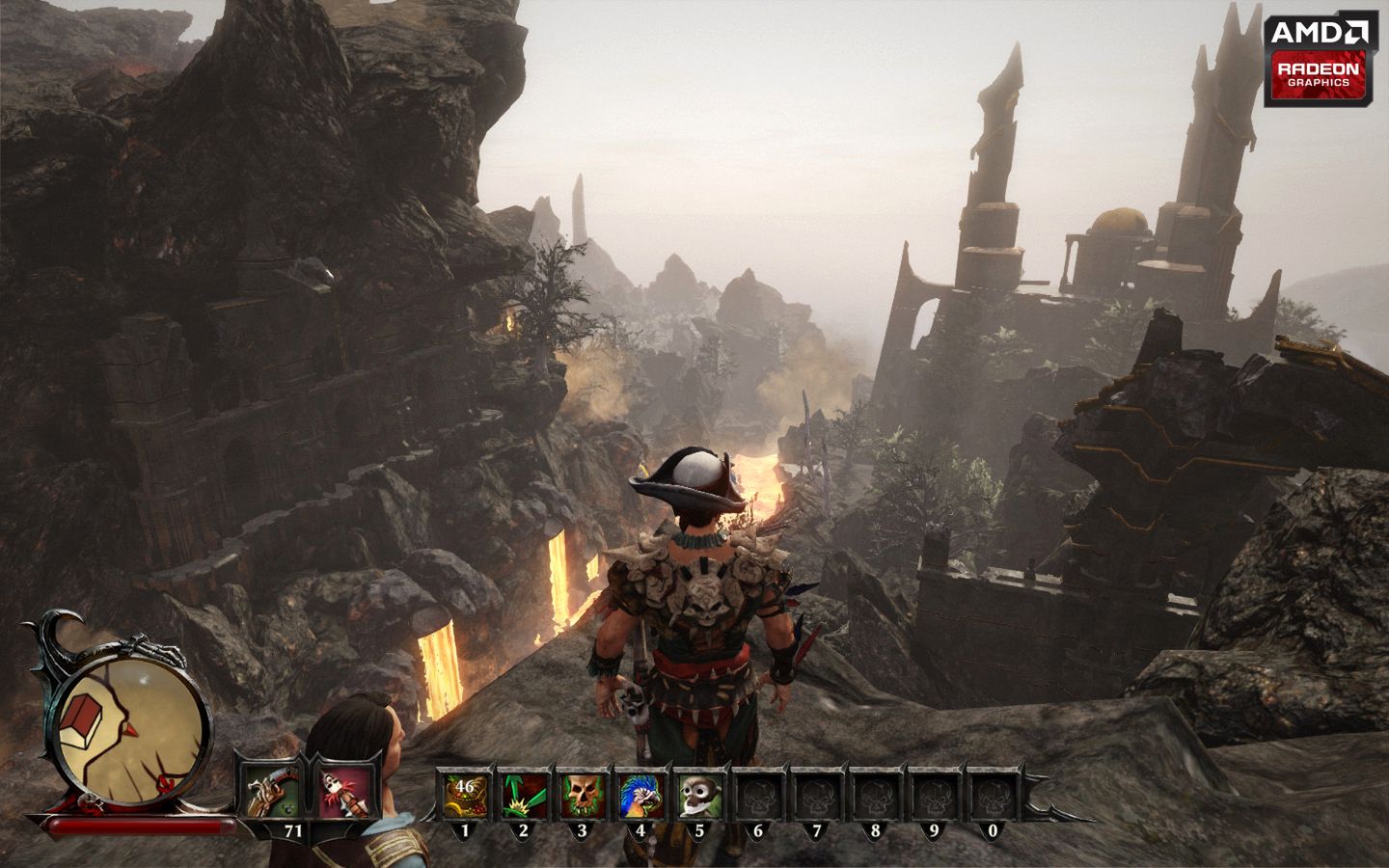Click the round minimap
Image resolution: width=1389 pixels, height=868 pixels.
(x=133, y=720)
